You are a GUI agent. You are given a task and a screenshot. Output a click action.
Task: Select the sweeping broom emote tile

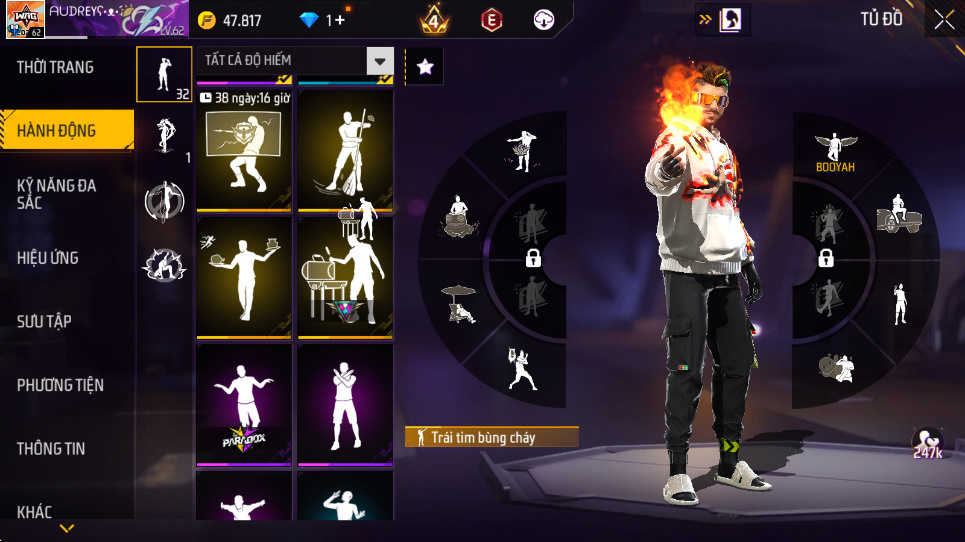pos(346,150)
